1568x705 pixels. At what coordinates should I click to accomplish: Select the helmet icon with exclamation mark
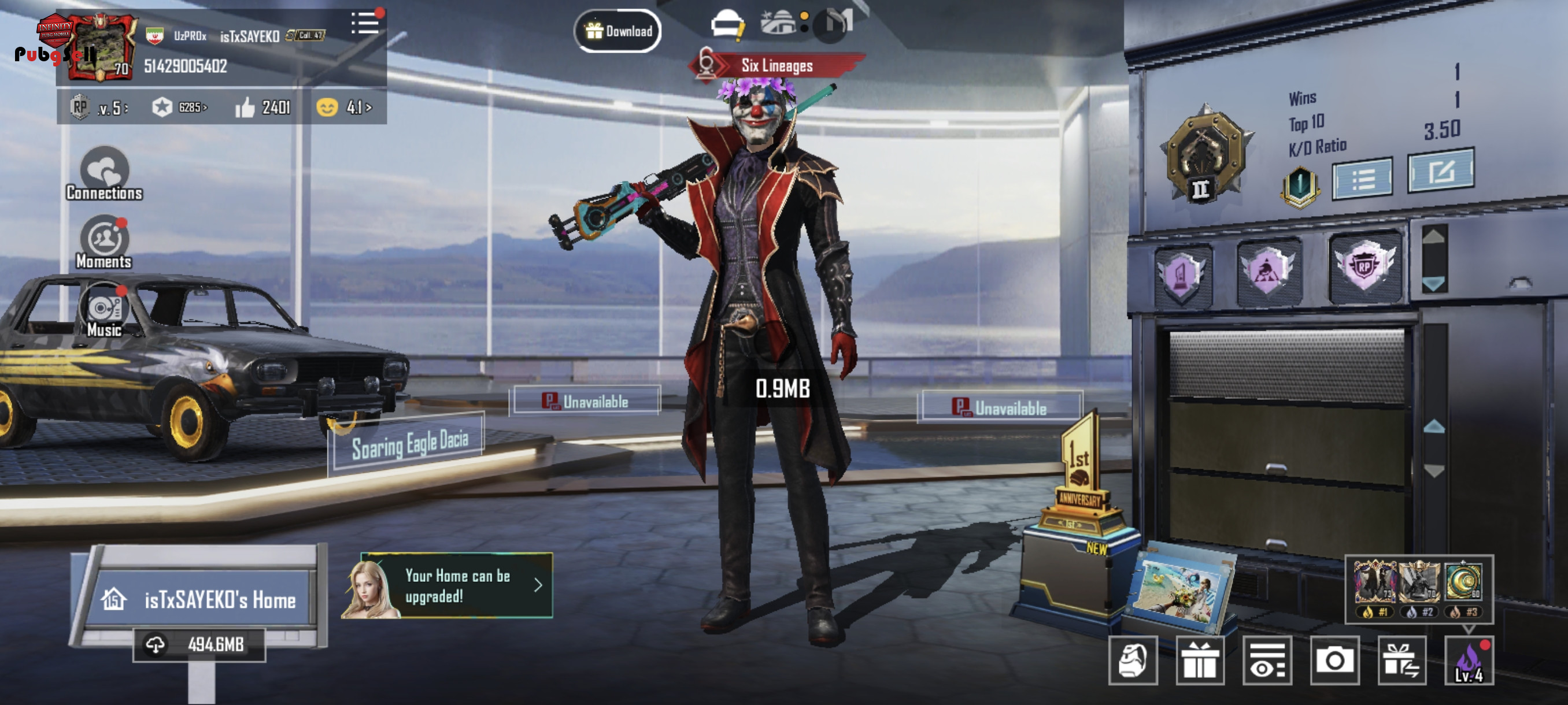point(727,25)
